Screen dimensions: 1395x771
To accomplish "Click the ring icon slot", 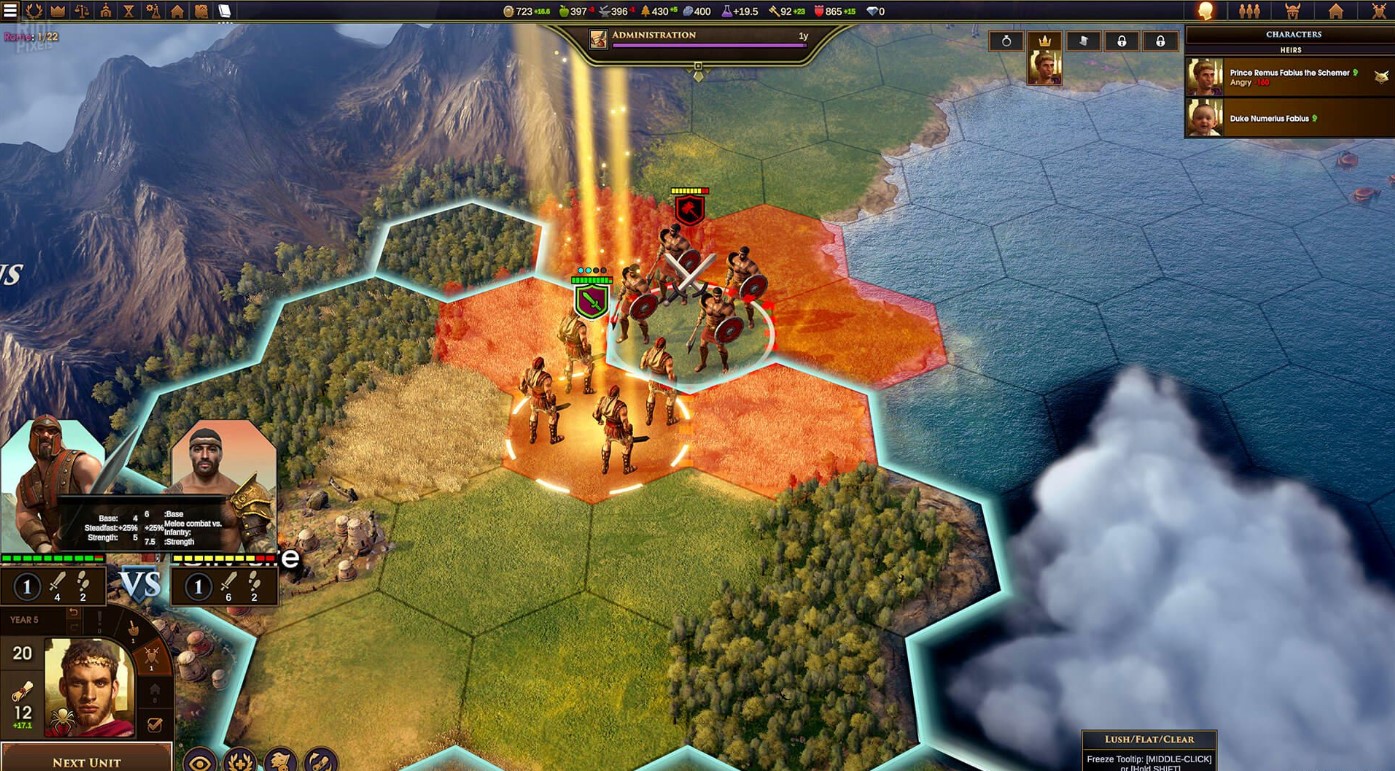I will click(1006, 41).
